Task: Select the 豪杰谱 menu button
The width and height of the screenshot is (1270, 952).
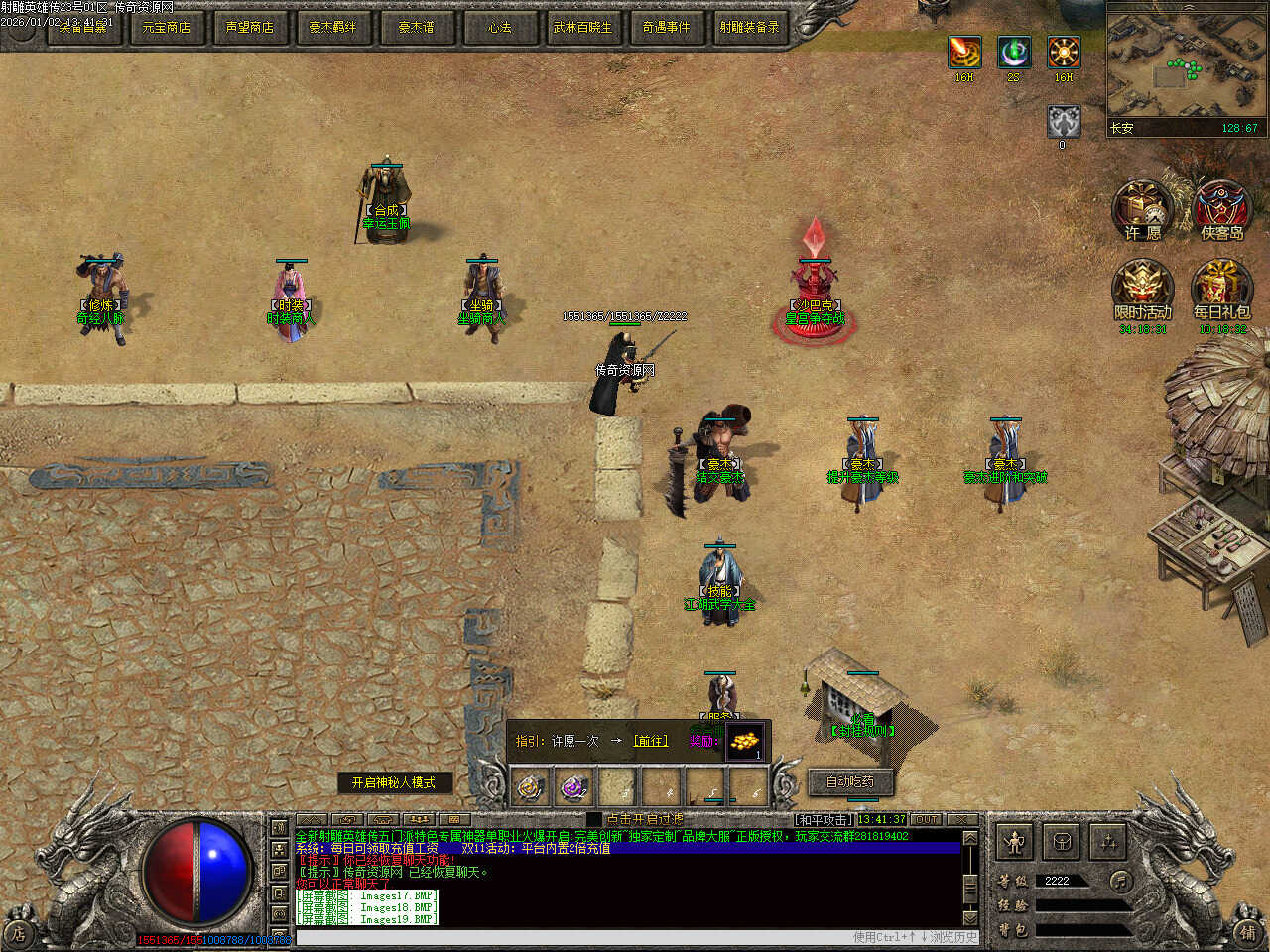Action: click(x=416, y=27)
